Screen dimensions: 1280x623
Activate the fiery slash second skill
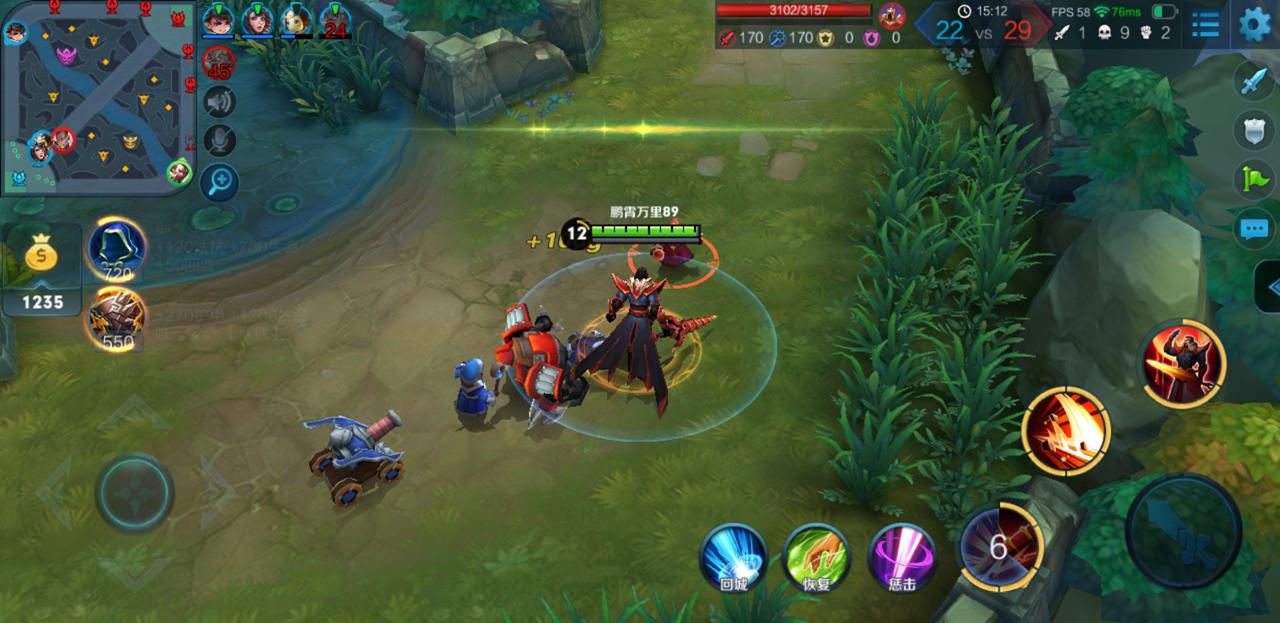[1066, 430]
